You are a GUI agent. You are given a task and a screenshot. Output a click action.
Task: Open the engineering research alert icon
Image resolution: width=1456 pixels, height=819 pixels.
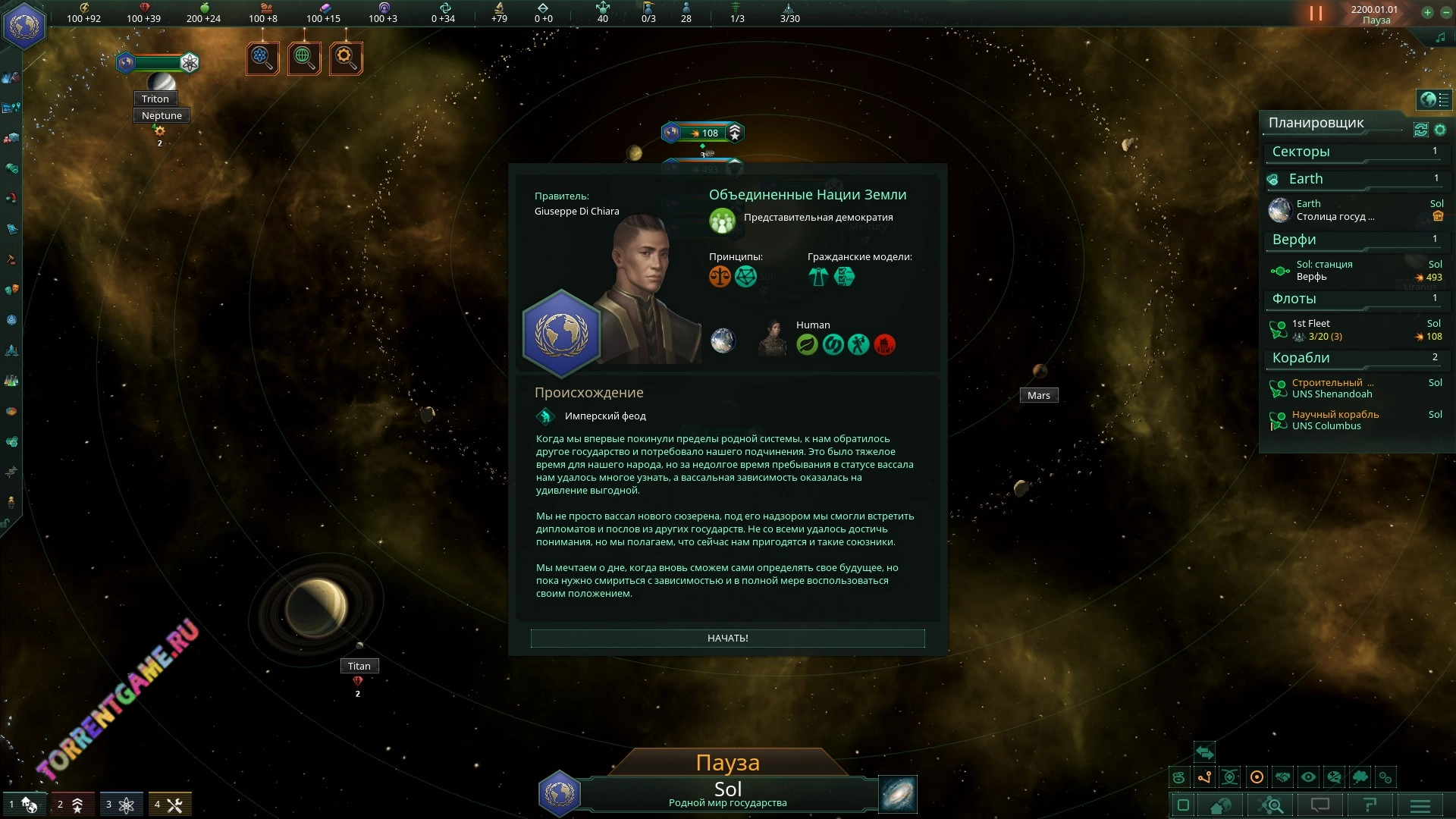(346, 58)
